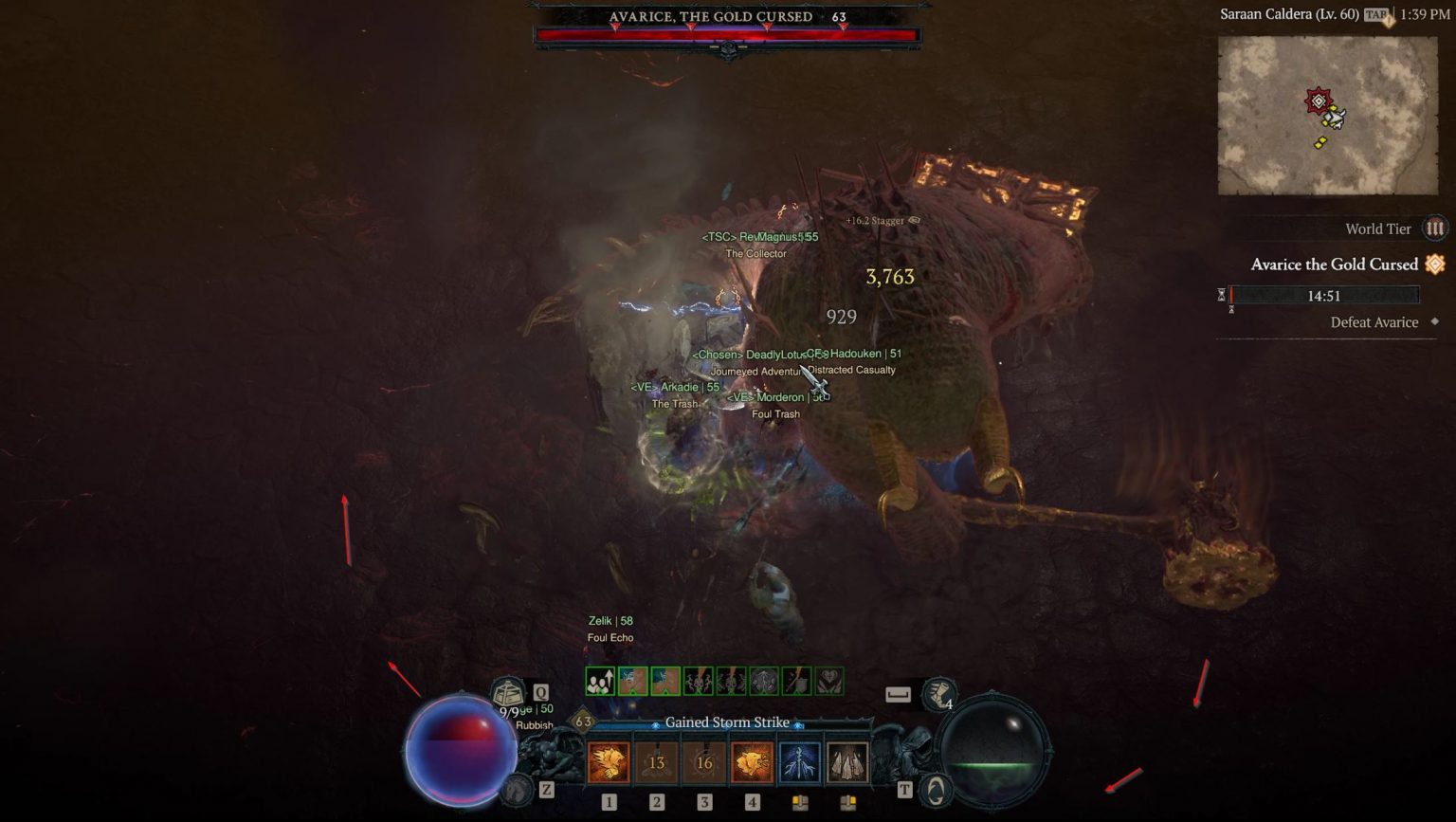This screenshot has width=1456, height=822.
Task: Activate the skill in hotbar slot 4
Action: 752,761
